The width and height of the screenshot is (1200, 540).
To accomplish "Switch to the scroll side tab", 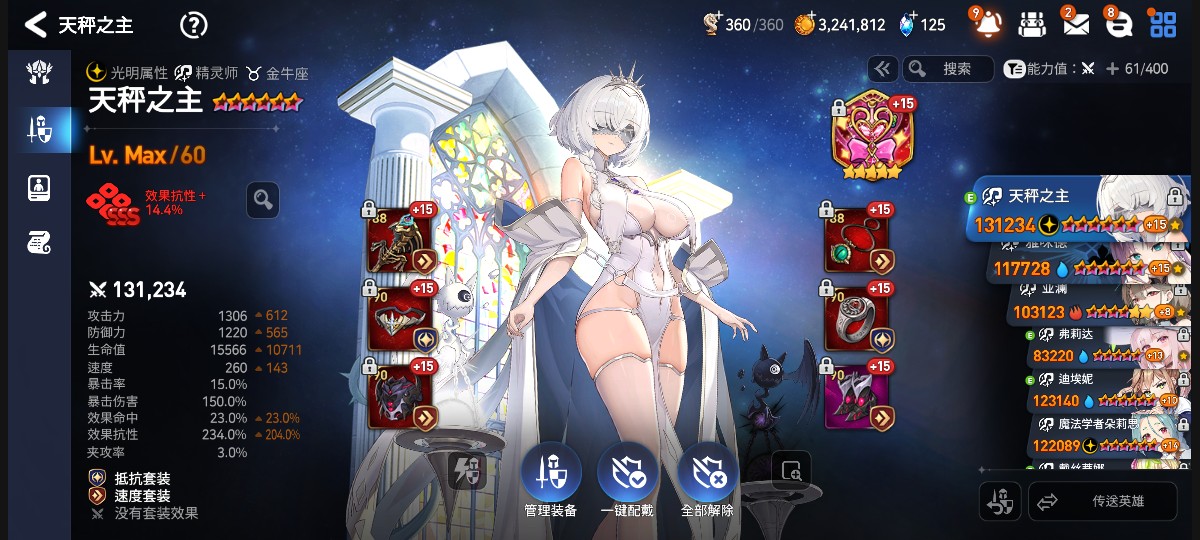I will pos(39,242).
